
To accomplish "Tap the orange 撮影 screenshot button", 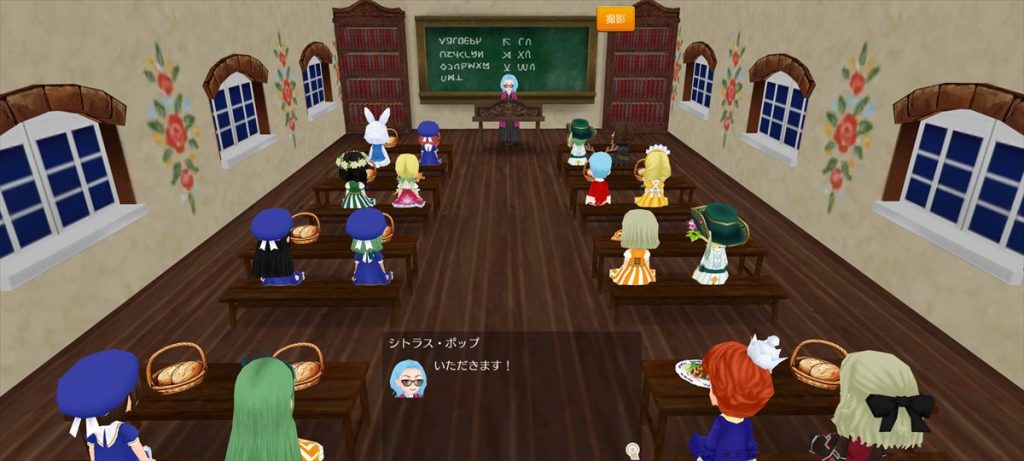I will tap(615, 19).
